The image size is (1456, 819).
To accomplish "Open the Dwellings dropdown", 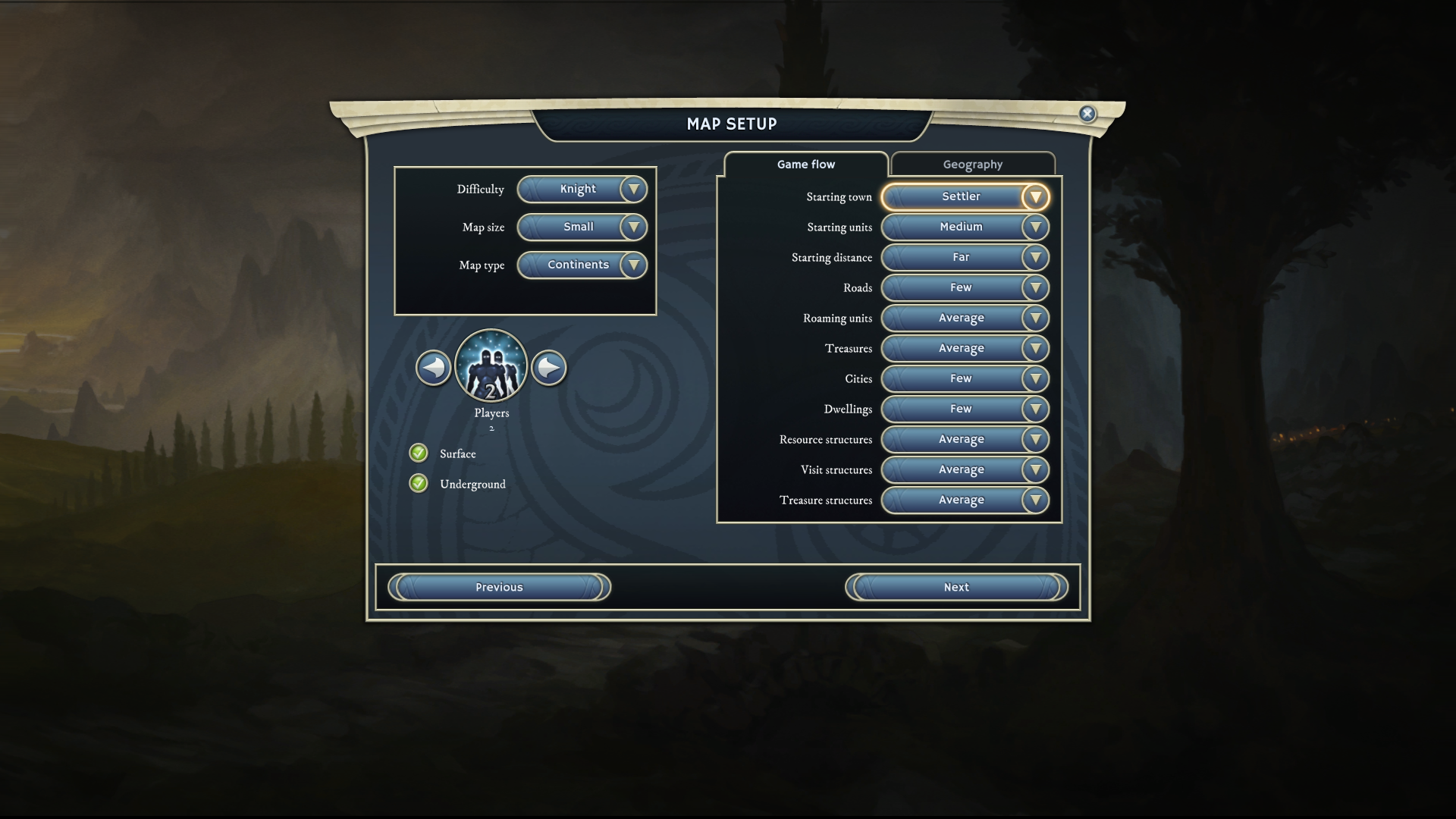I will coord(965,409).
